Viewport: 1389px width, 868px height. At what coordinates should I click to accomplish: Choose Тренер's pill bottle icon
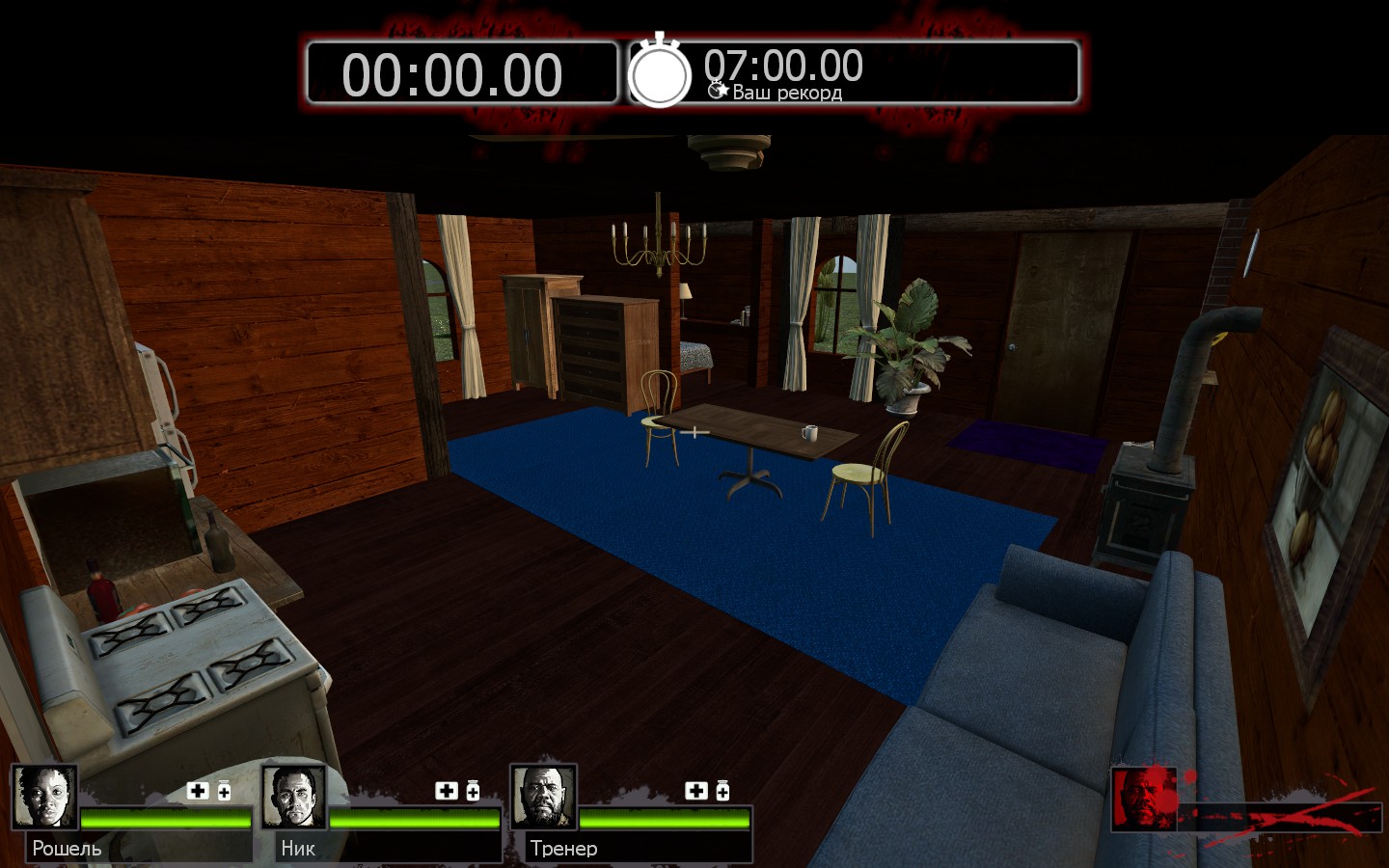tap(722, 791)
